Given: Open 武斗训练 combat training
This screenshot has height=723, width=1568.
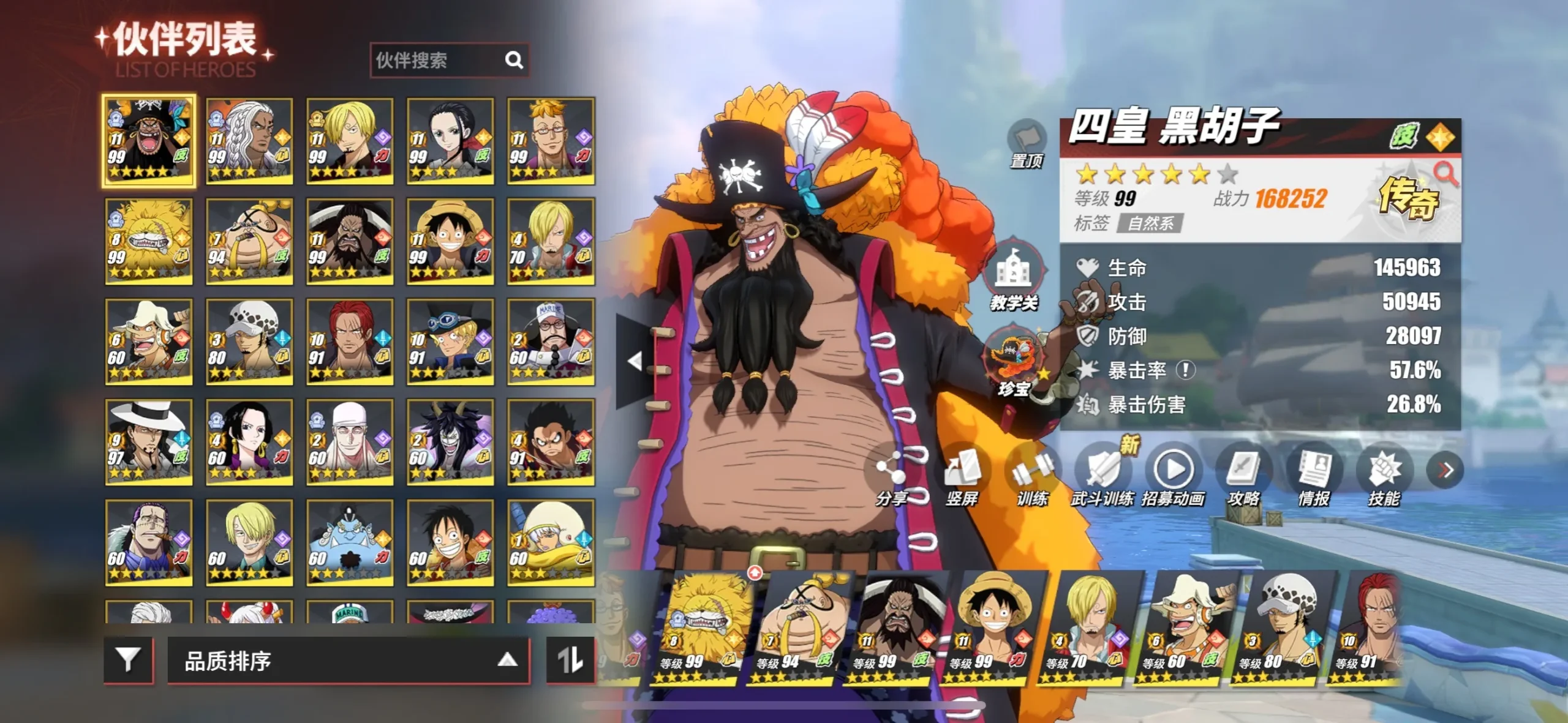Looking at the screenshot, I should point(1102,478).
